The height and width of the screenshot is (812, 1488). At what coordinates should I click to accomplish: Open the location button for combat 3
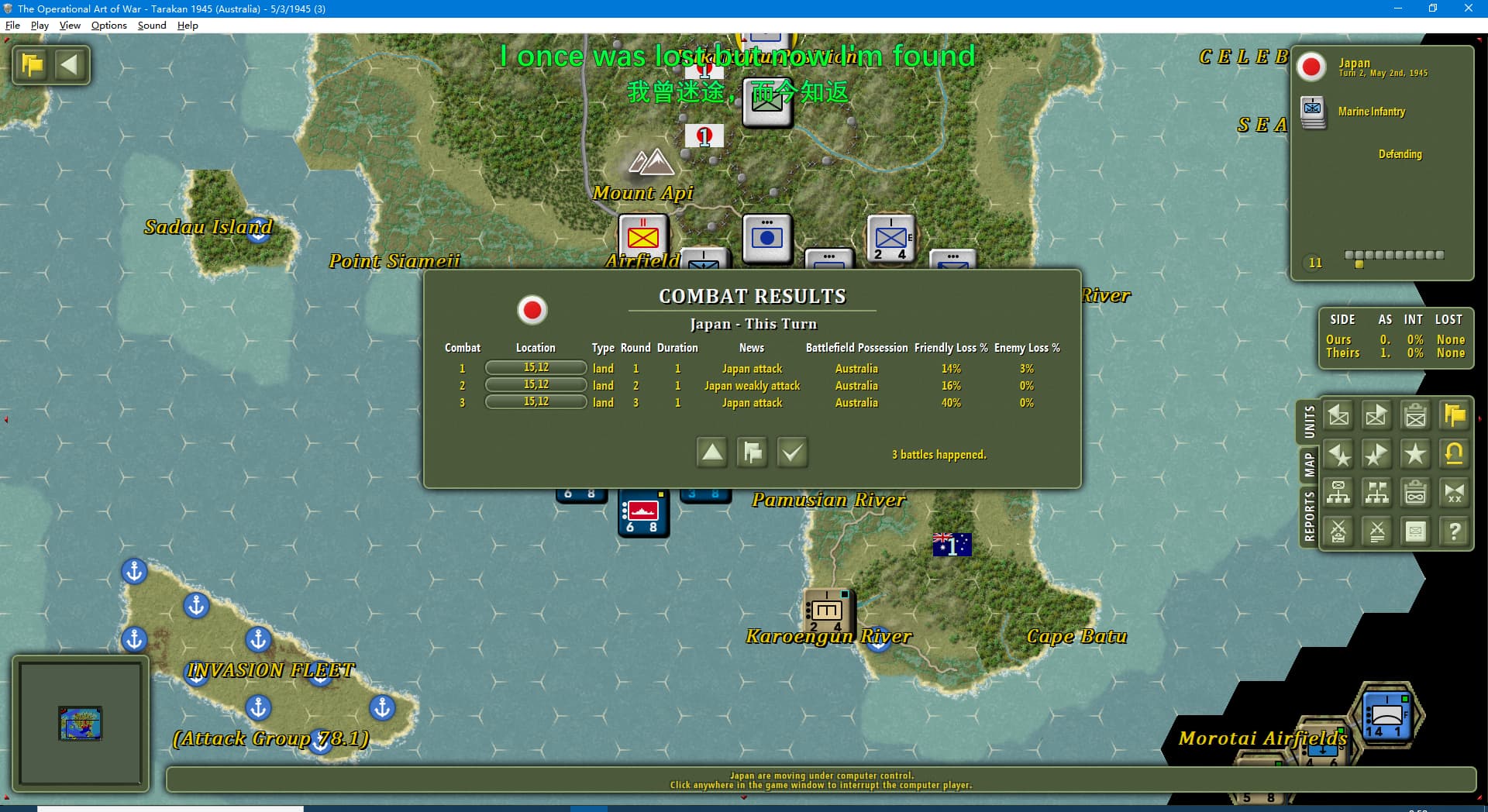click(x=536, y=402)
